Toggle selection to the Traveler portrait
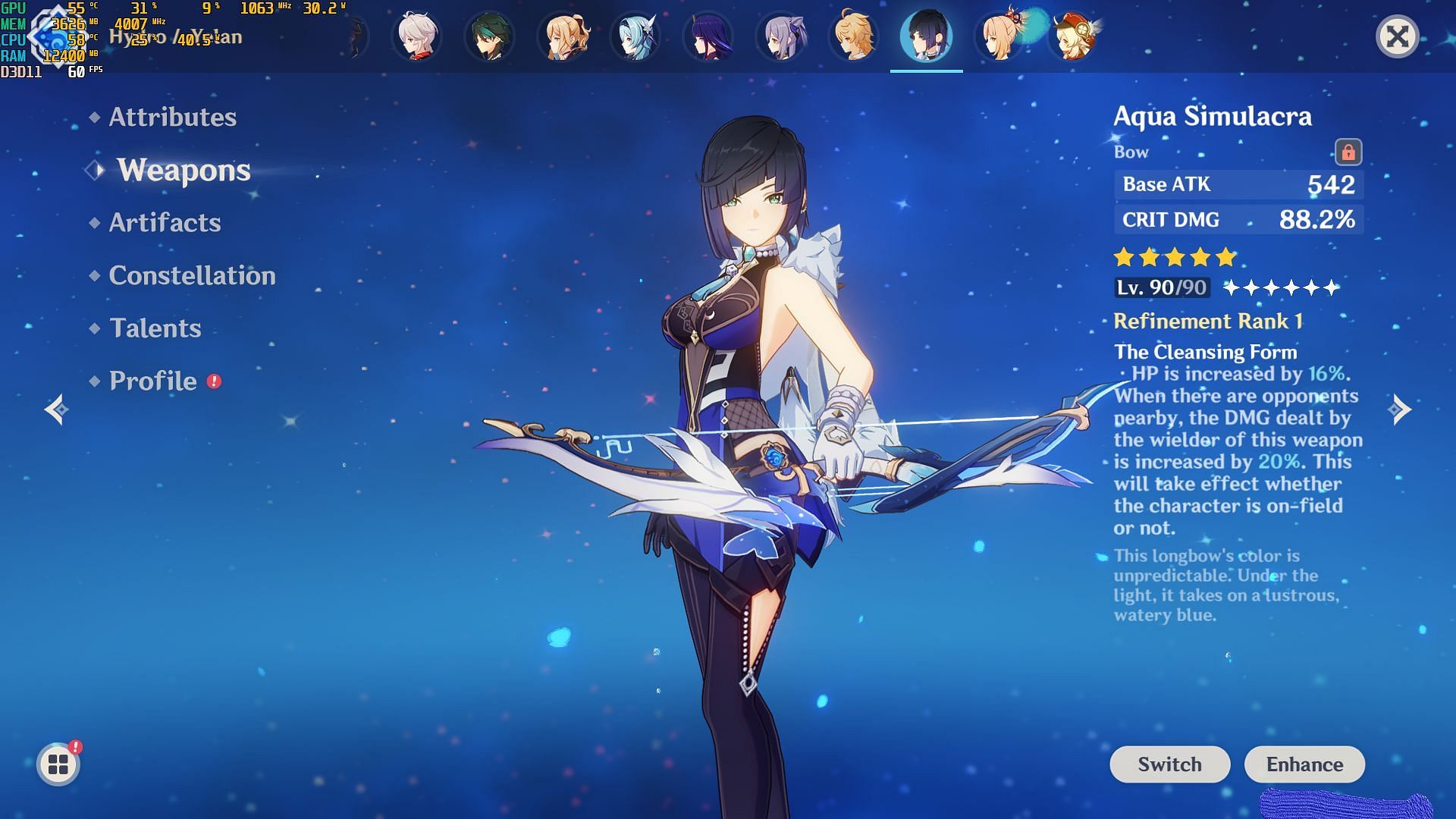Screen dimensions: 1456x819 click(x=855, y=36)
